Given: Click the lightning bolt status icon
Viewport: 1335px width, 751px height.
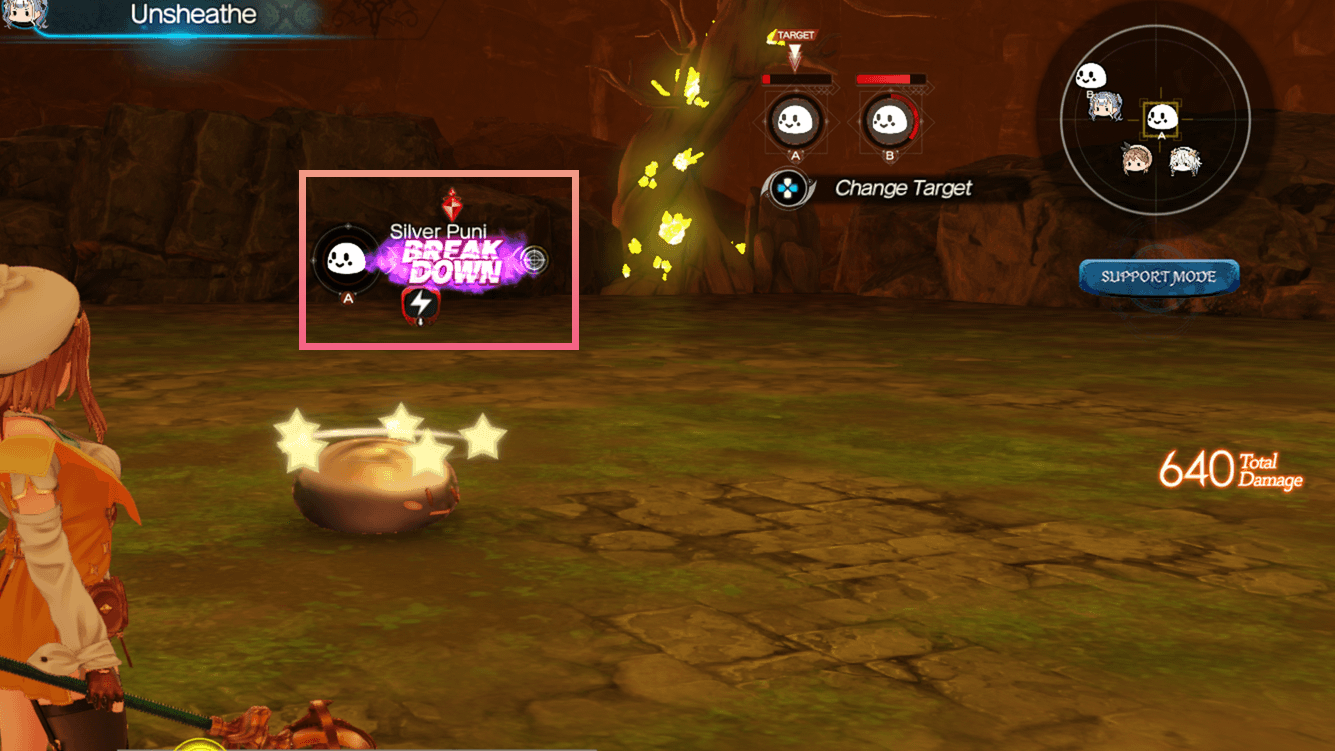Looking at the screenshot, I should pyautogui.click(x=419, y=303).
